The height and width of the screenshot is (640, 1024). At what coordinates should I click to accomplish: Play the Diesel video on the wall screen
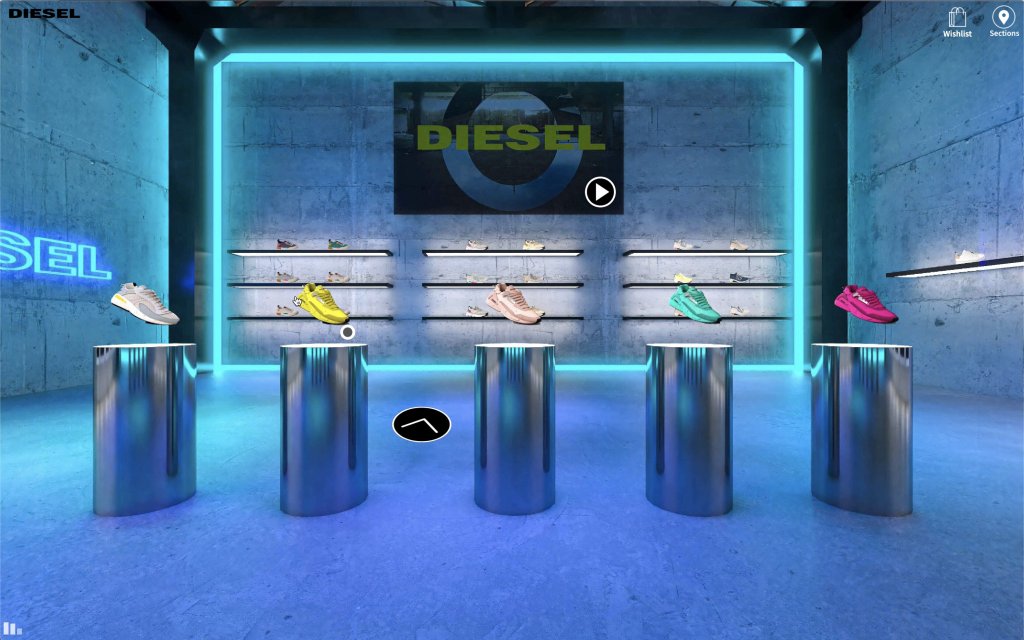click(x=600, y=191)
